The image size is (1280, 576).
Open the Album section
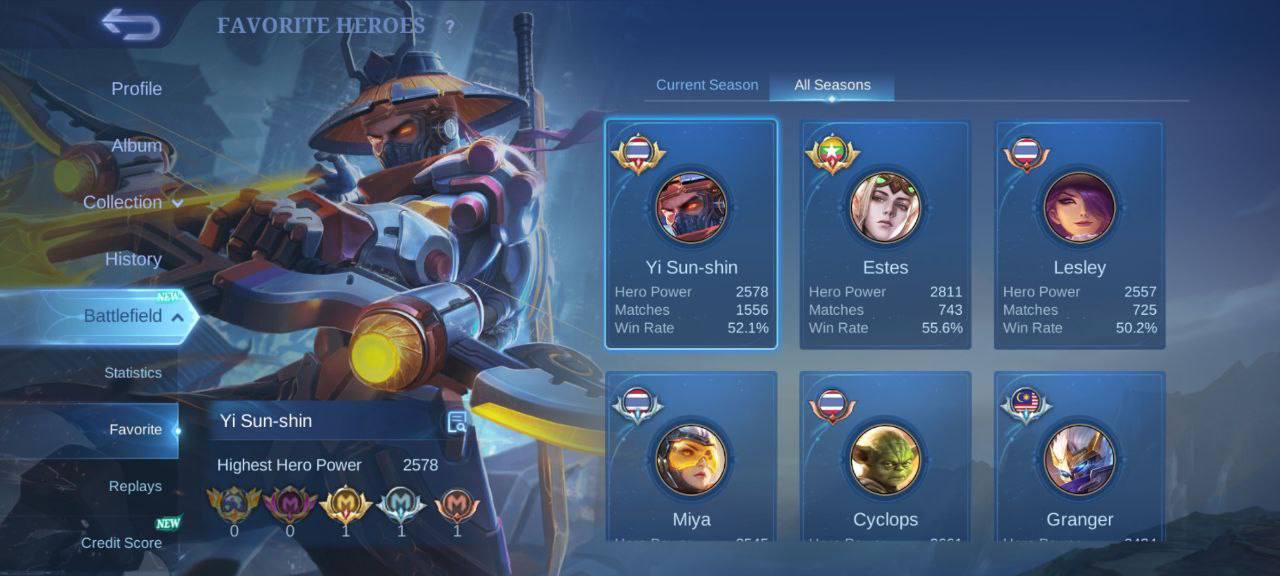136,146
